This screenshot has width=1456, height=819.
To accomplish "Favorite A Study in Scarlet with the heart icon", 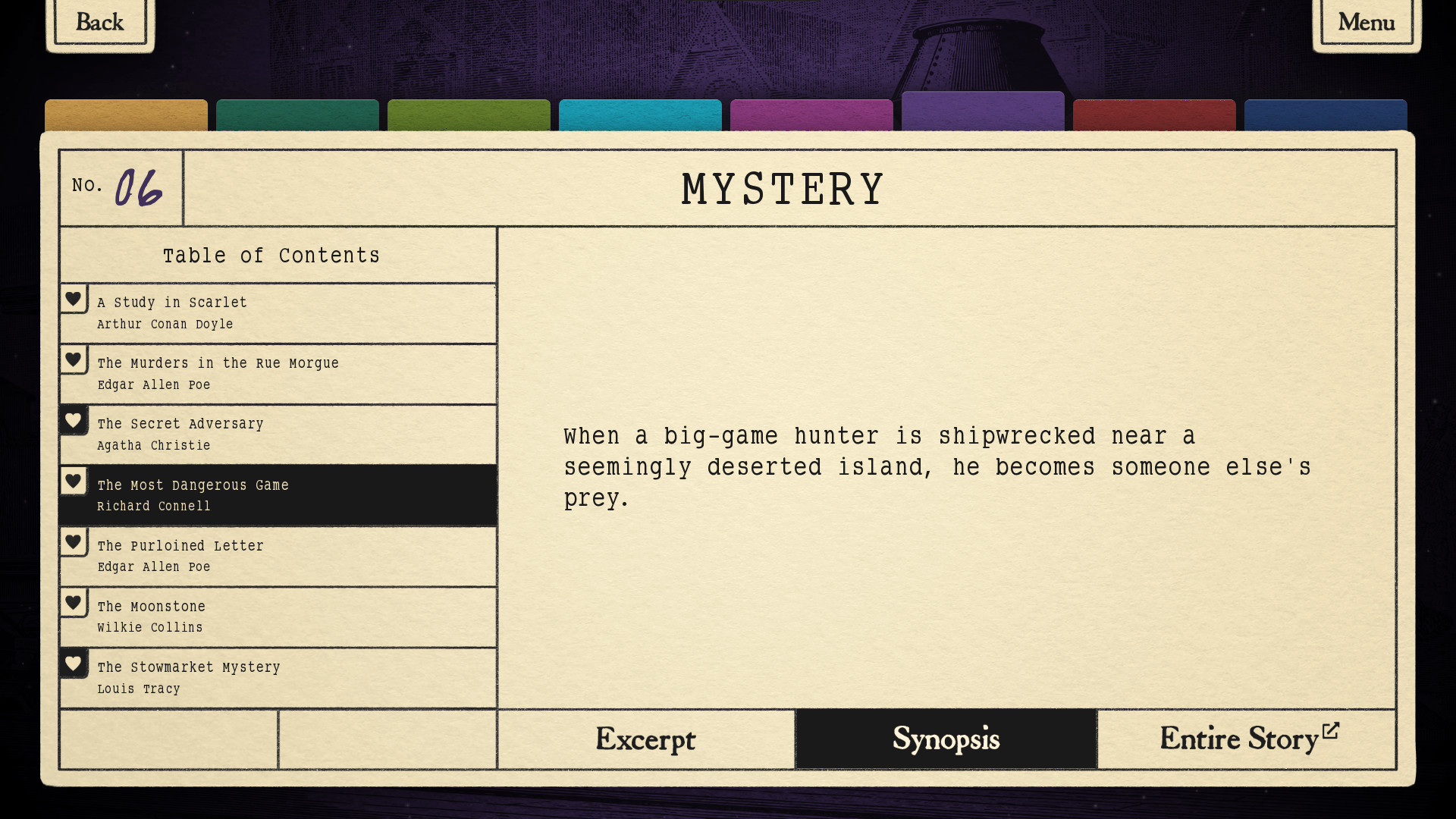I will tap(74, 299).
